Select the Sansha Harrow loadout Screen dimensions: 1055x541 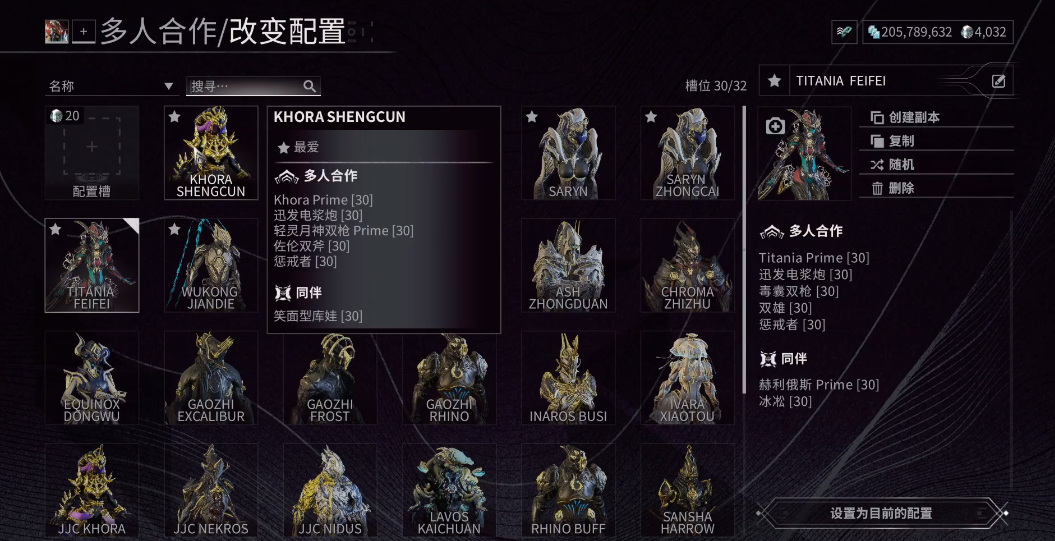(x=687, y=490)
